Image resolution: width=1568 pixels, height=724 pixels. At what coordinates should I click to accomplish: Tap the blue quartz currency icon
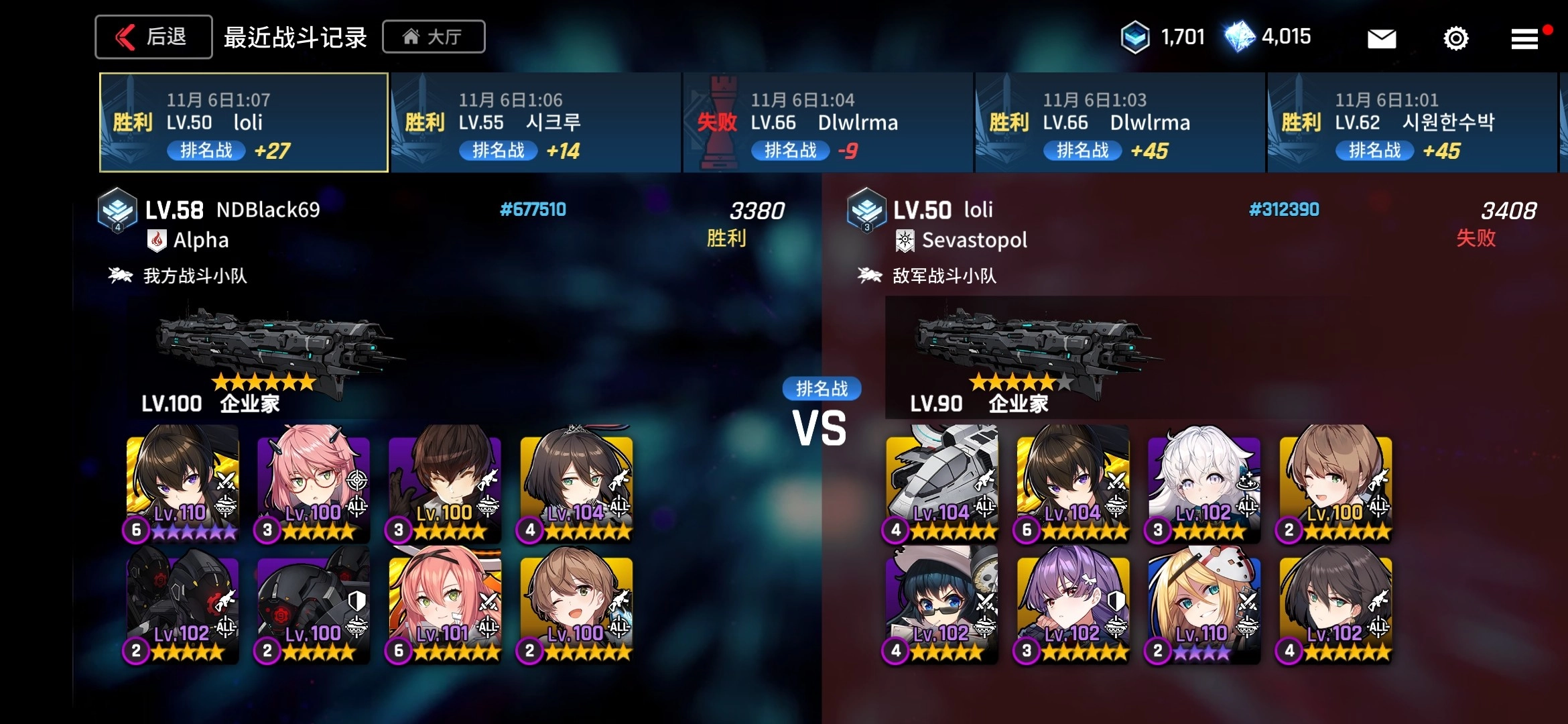click(1135, 37)
